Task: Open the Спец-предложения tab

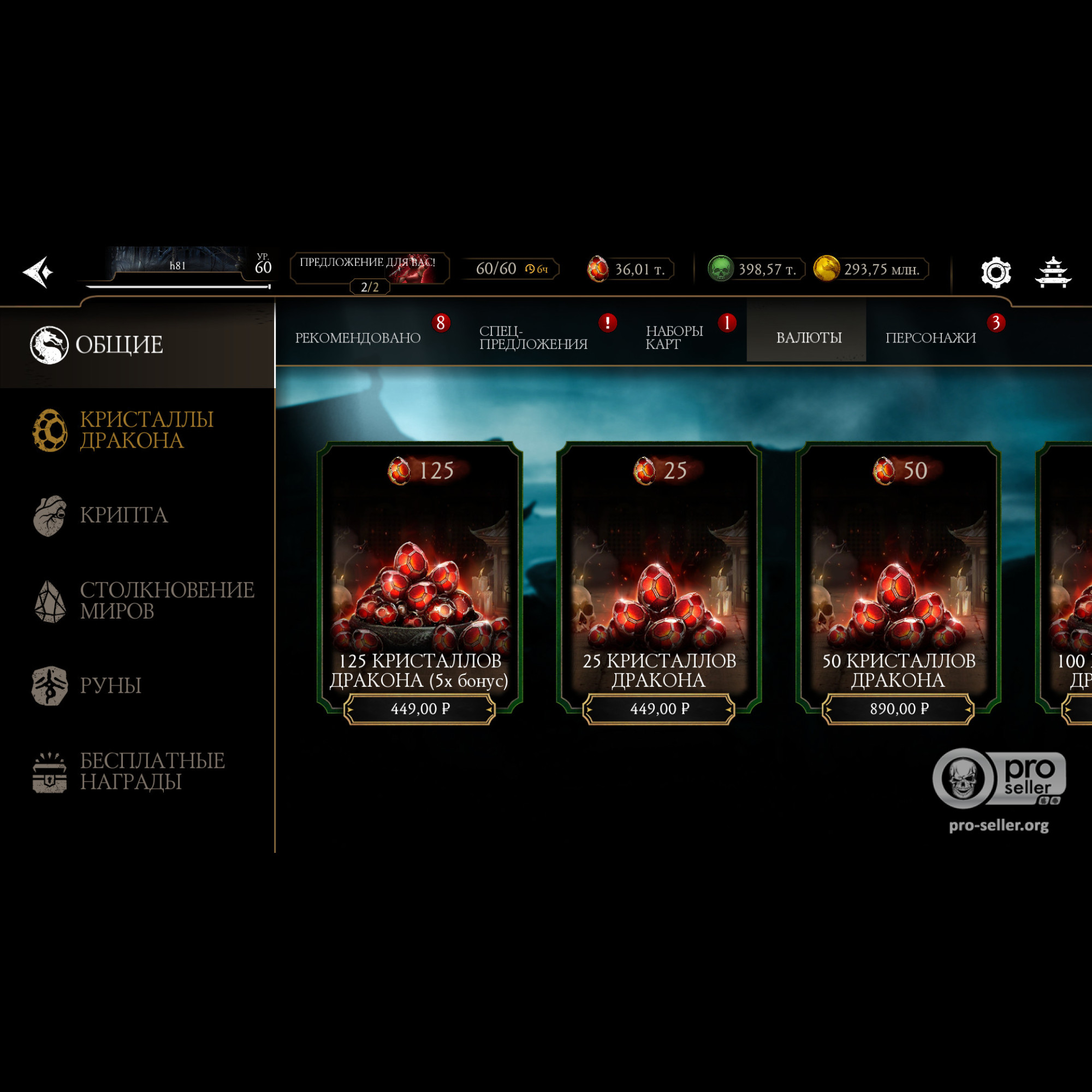Action: click(x=533, y=337)
